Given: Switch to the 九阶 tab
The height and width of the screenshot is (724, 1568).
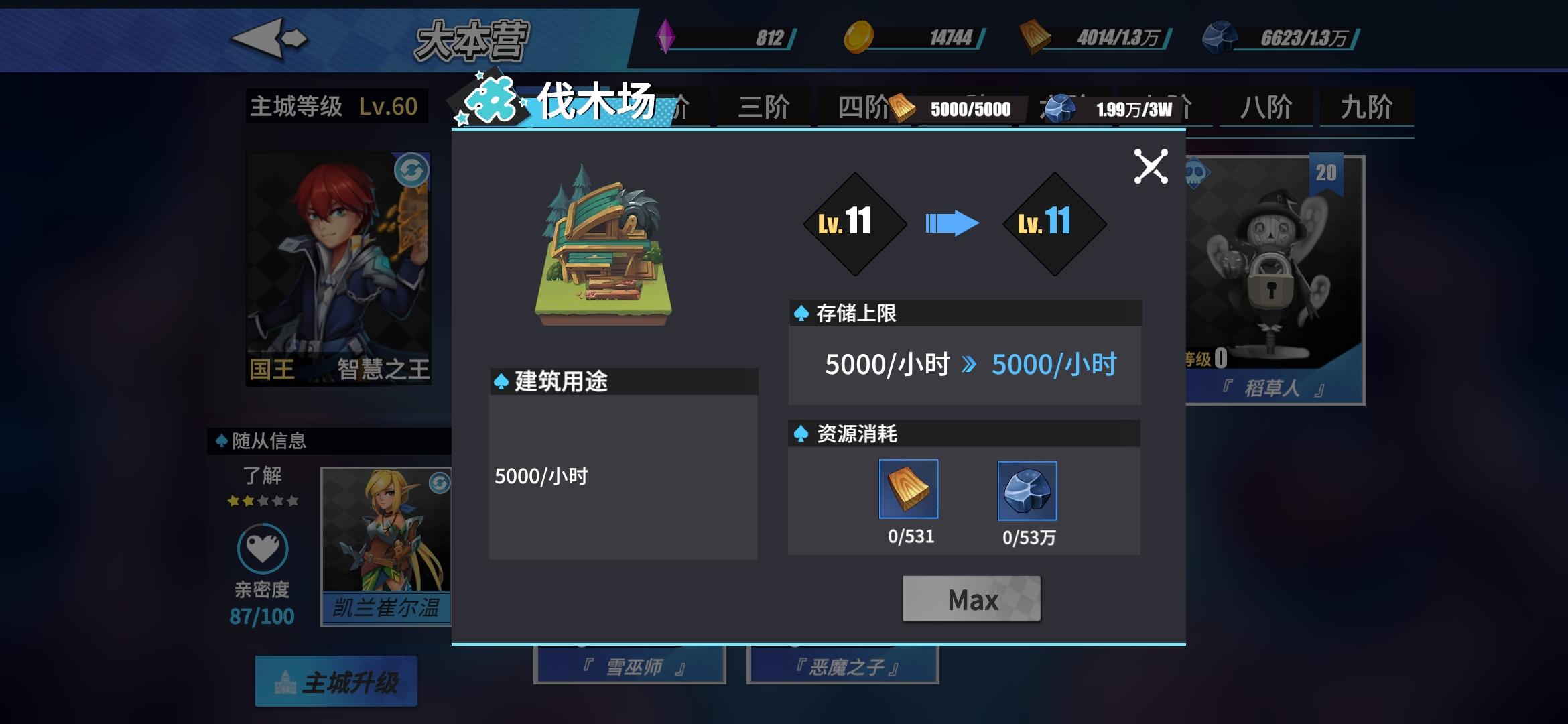Looking at the screenshot, I should point(1366,106).
